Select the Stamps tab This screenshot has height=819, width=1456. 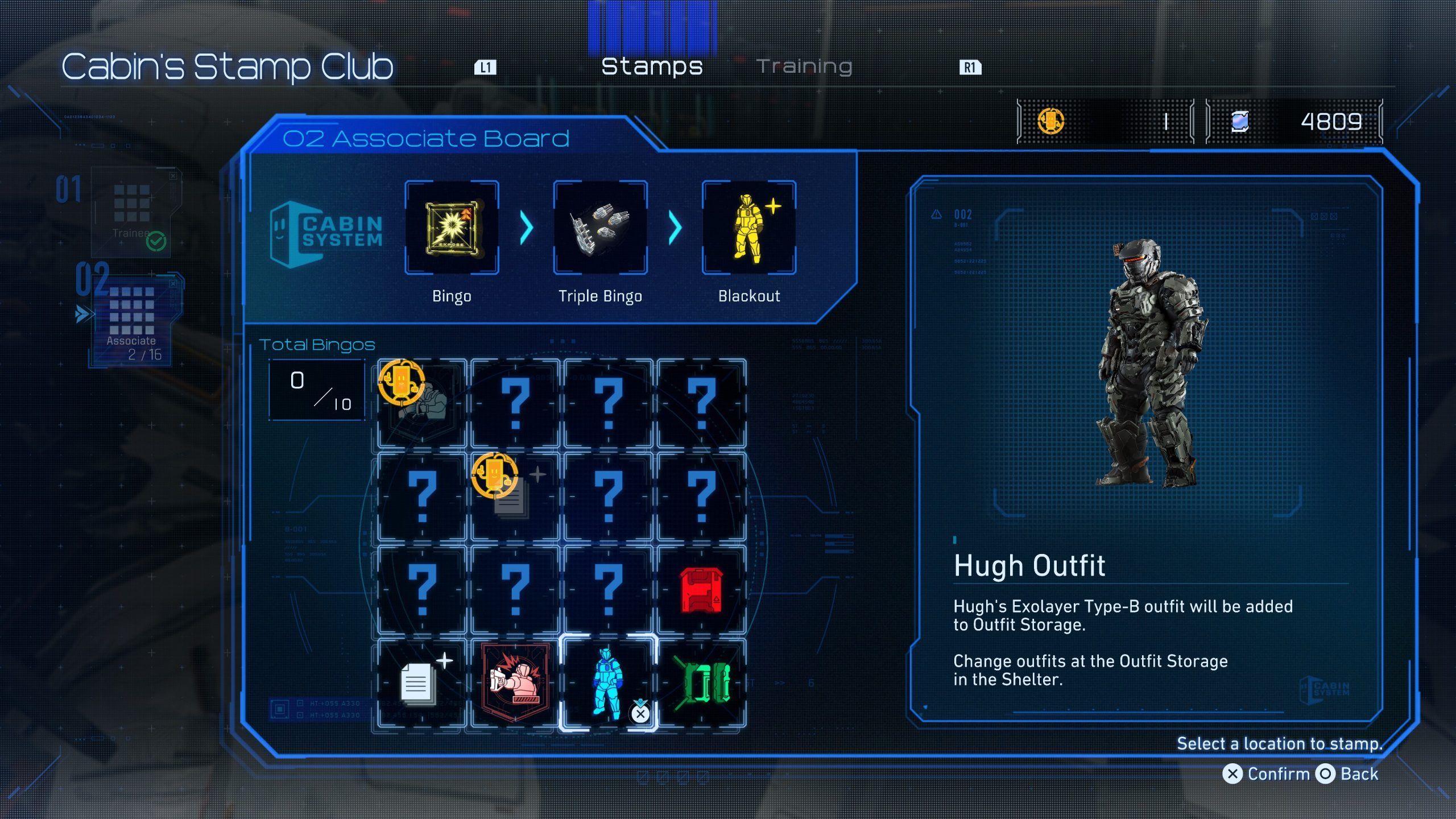652,67
